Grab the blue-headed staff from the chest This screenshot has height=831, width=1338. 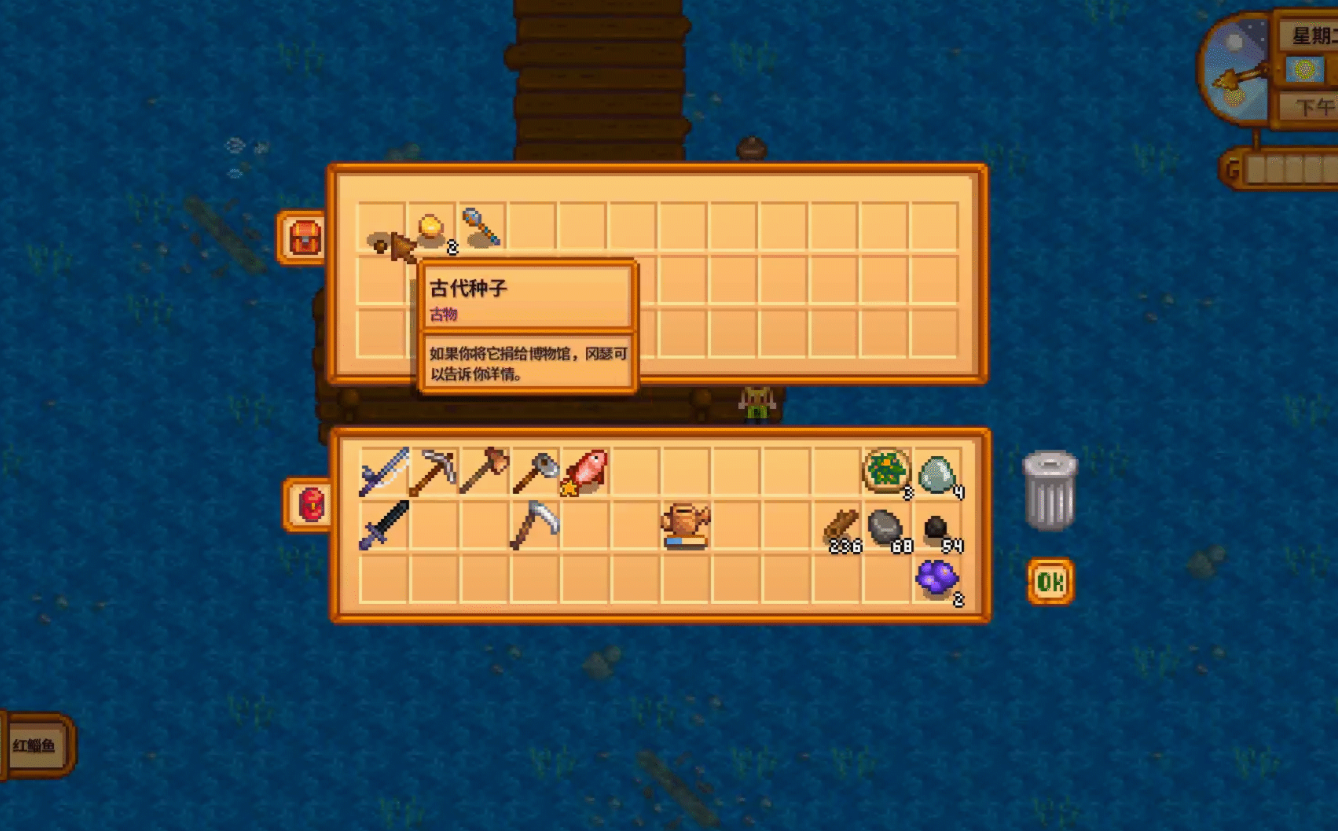pos(481,228)
